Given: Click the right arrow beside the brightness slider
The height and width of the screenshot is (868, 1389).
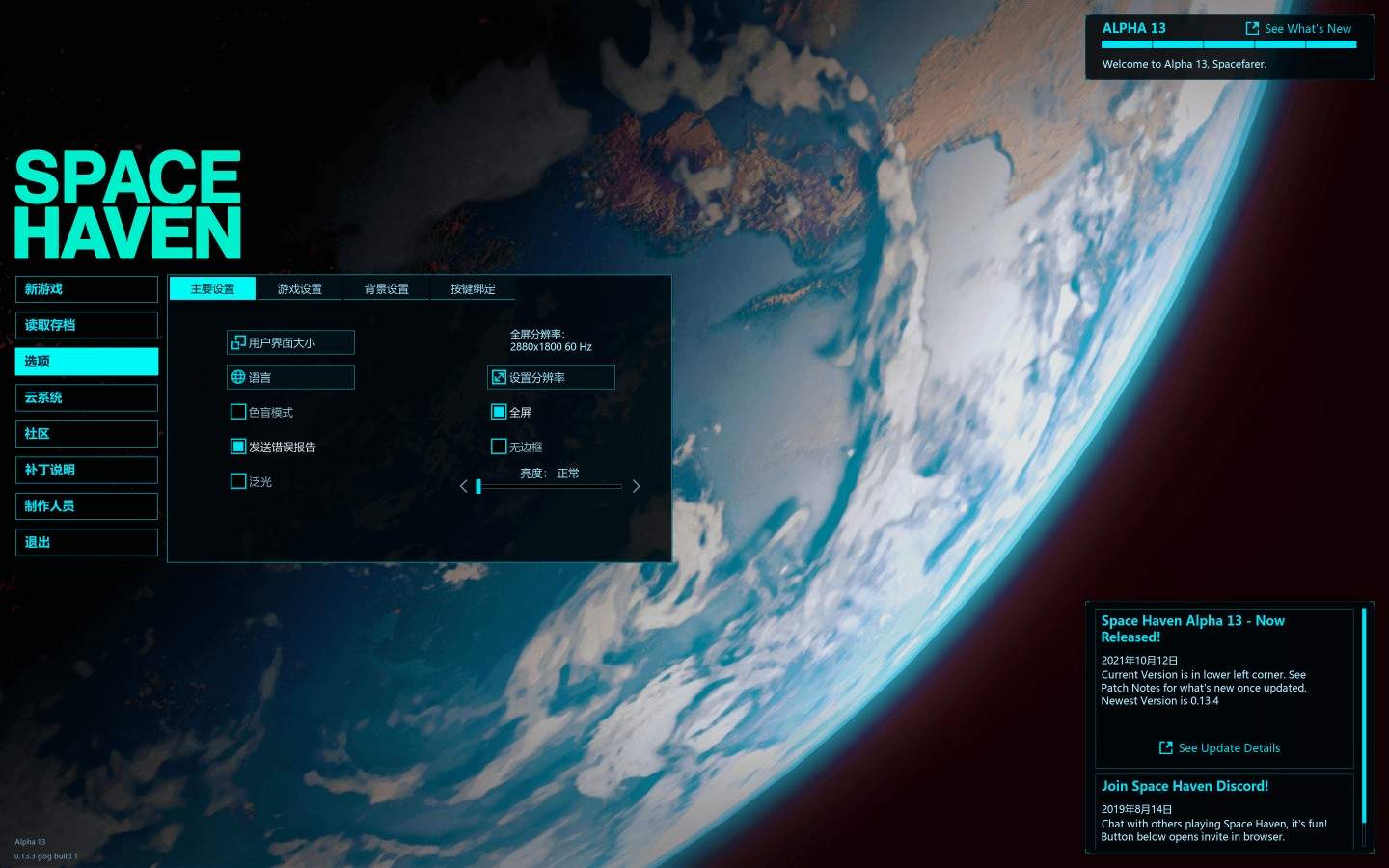Looking at the screenshot, I should pyautogui.click(x=636, y=486).
